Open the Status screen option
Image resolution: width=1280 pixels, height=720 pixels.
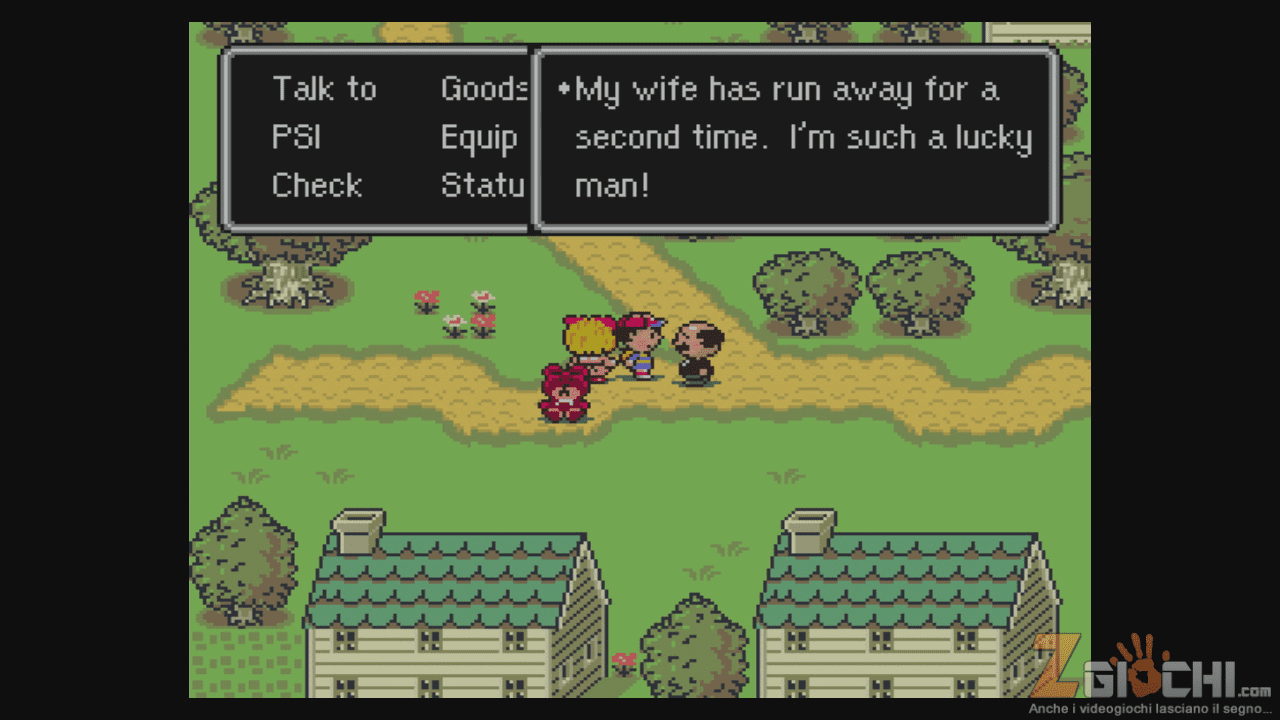(x=483, y=185)
